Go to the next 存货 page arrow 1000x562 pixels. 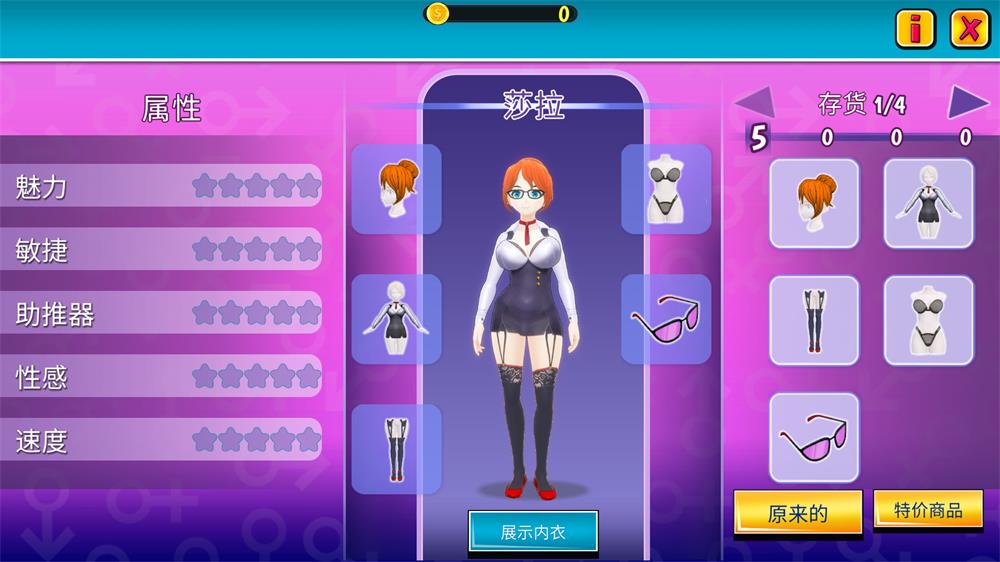[967, 101]
